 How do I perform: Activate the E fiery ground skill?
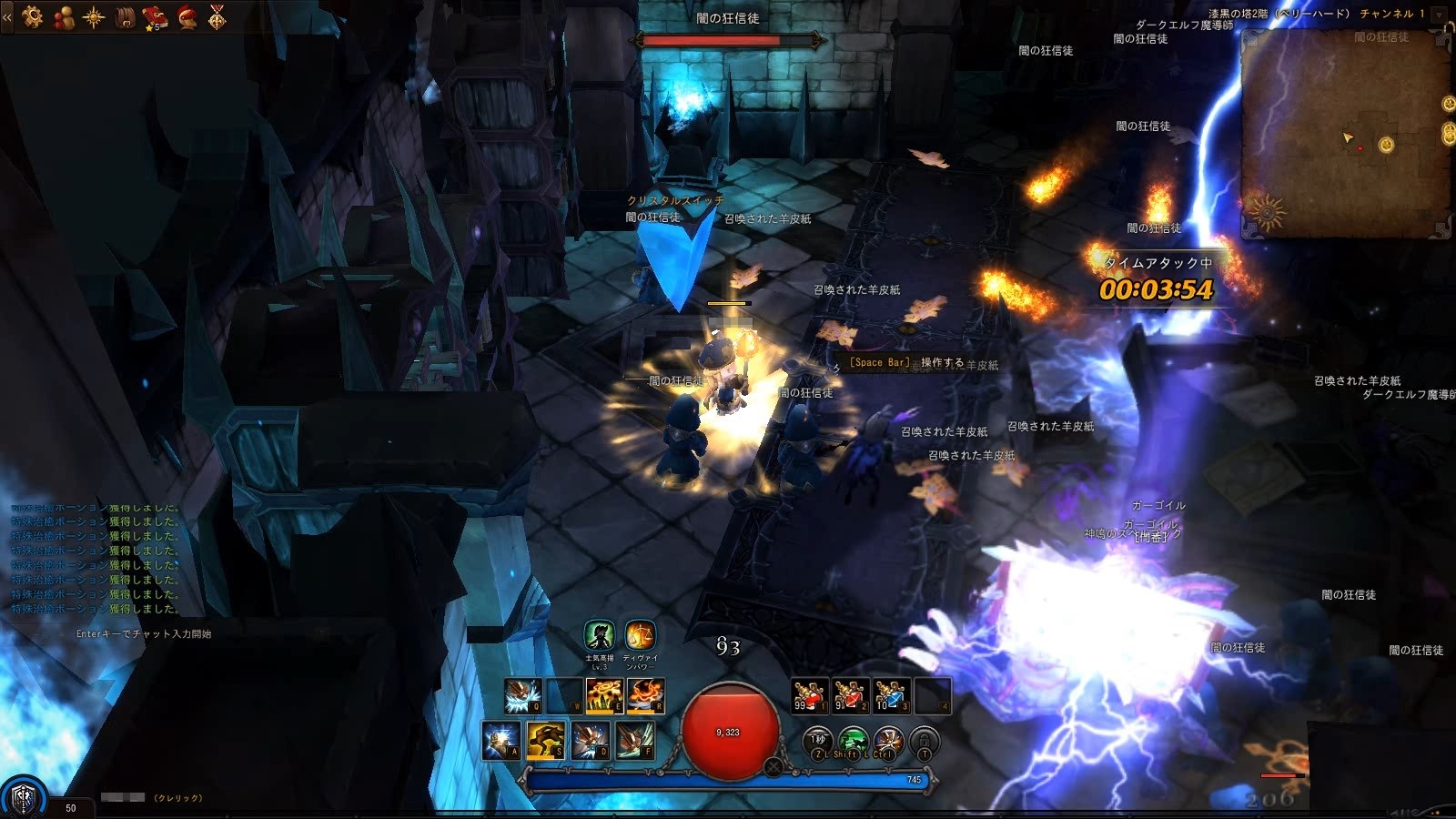tap(603, 696)
